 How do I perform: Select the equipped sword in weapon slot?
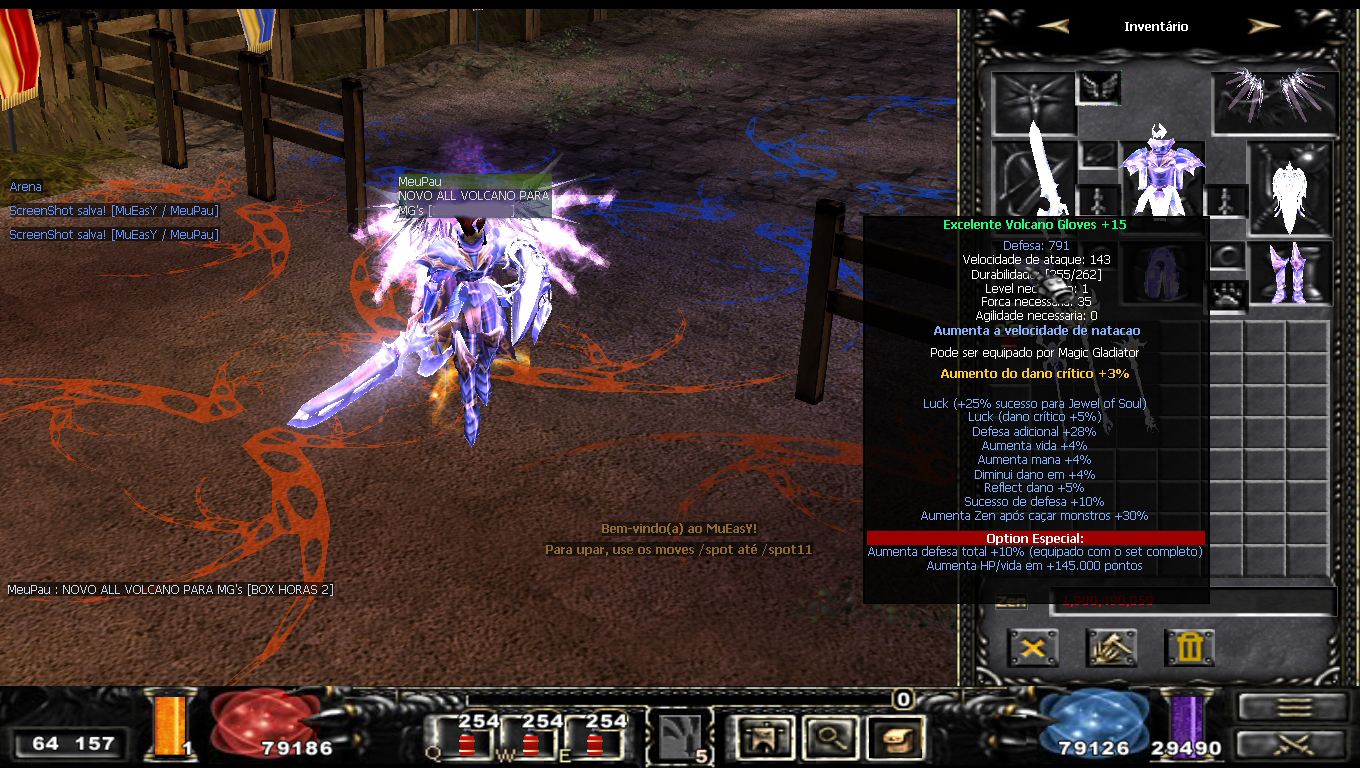[1035, 178]
